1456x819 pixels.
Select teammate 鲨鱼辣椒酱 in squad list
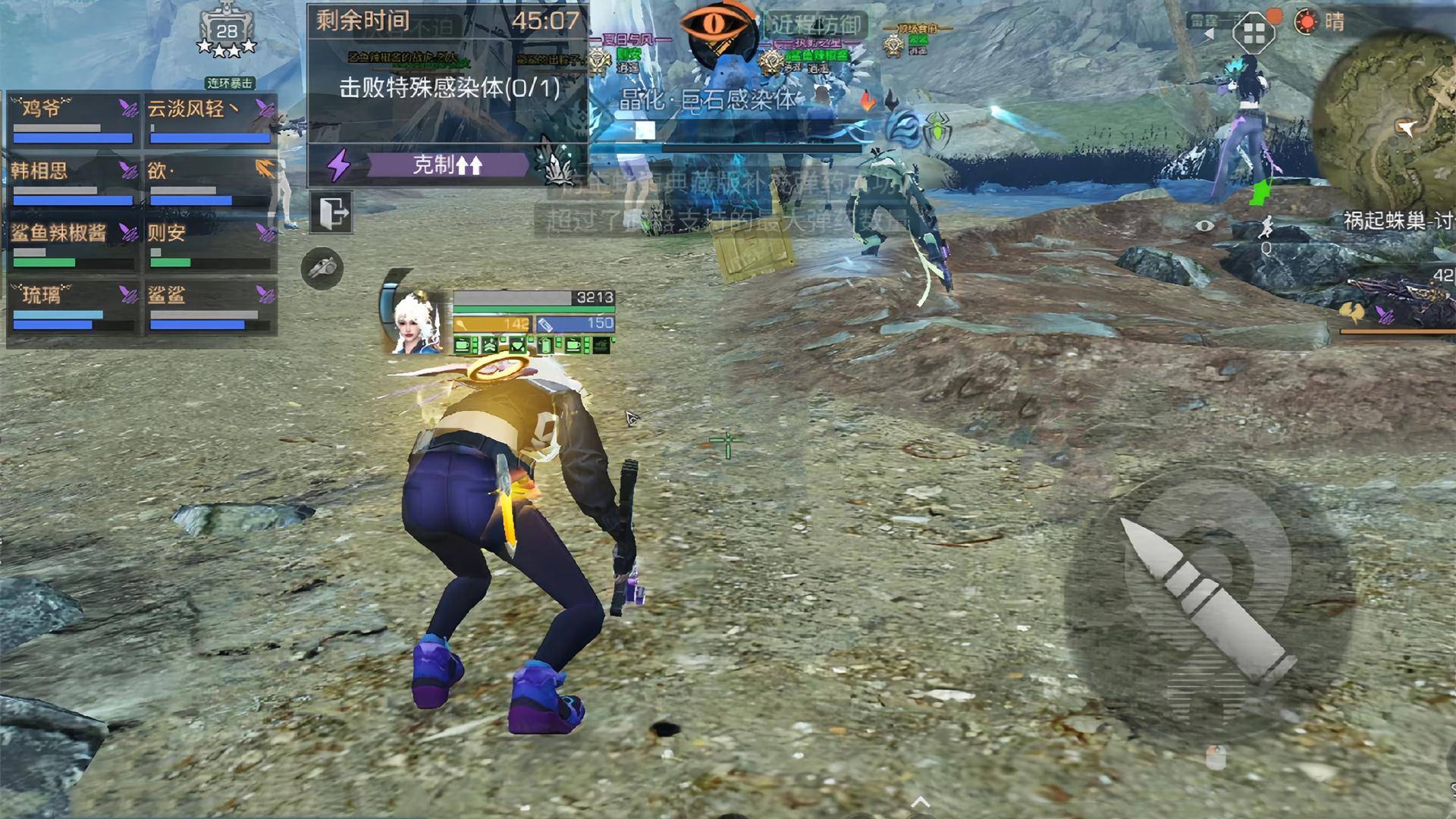click(74, 243)
